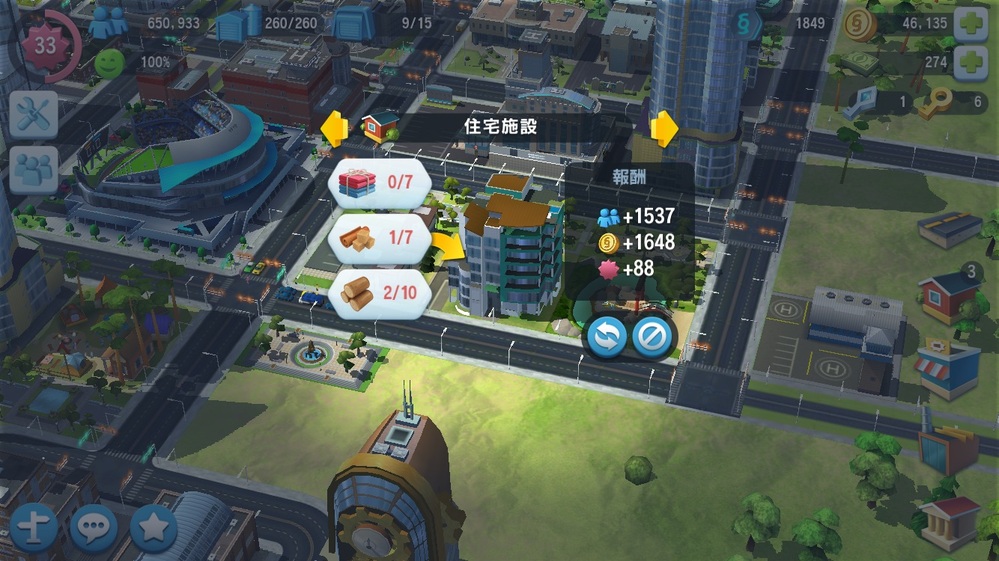Select the 2/10 wood logs material bubble
The height and width of the screenshot is (561, 999).
click(x=379, y=293)
